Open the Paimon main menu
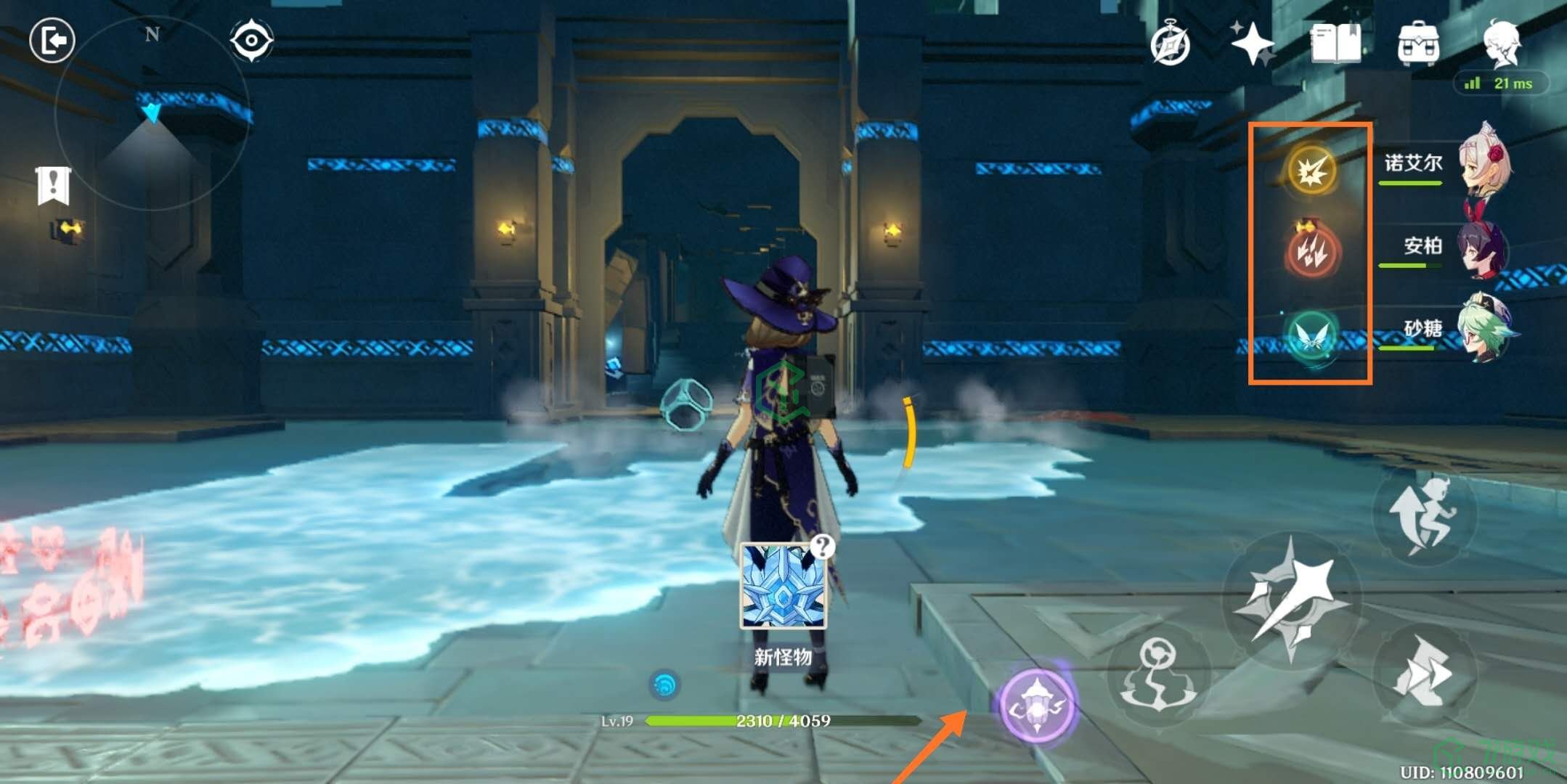The height and width of the screenshot is (784, 1567). [1502, 44]
